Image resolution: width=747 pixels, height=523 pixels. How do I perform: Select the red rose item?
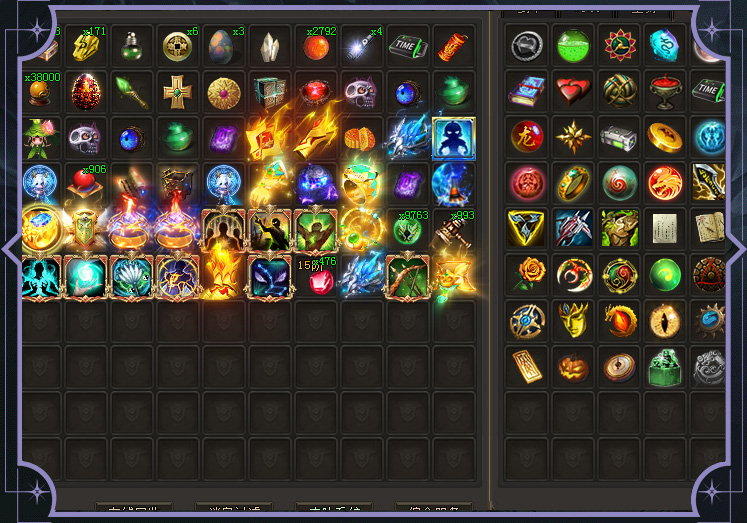point(527,274)
